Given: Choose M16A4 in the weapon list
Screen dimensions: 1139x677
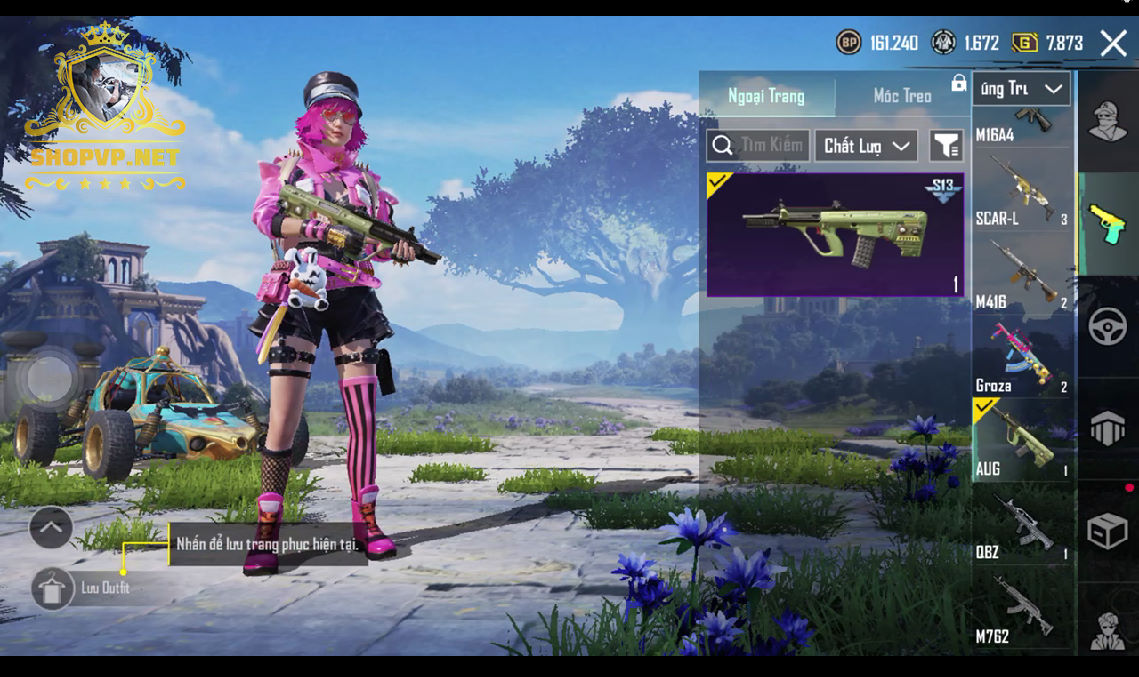Looking at the screenshot, I should click(1022, 126).
